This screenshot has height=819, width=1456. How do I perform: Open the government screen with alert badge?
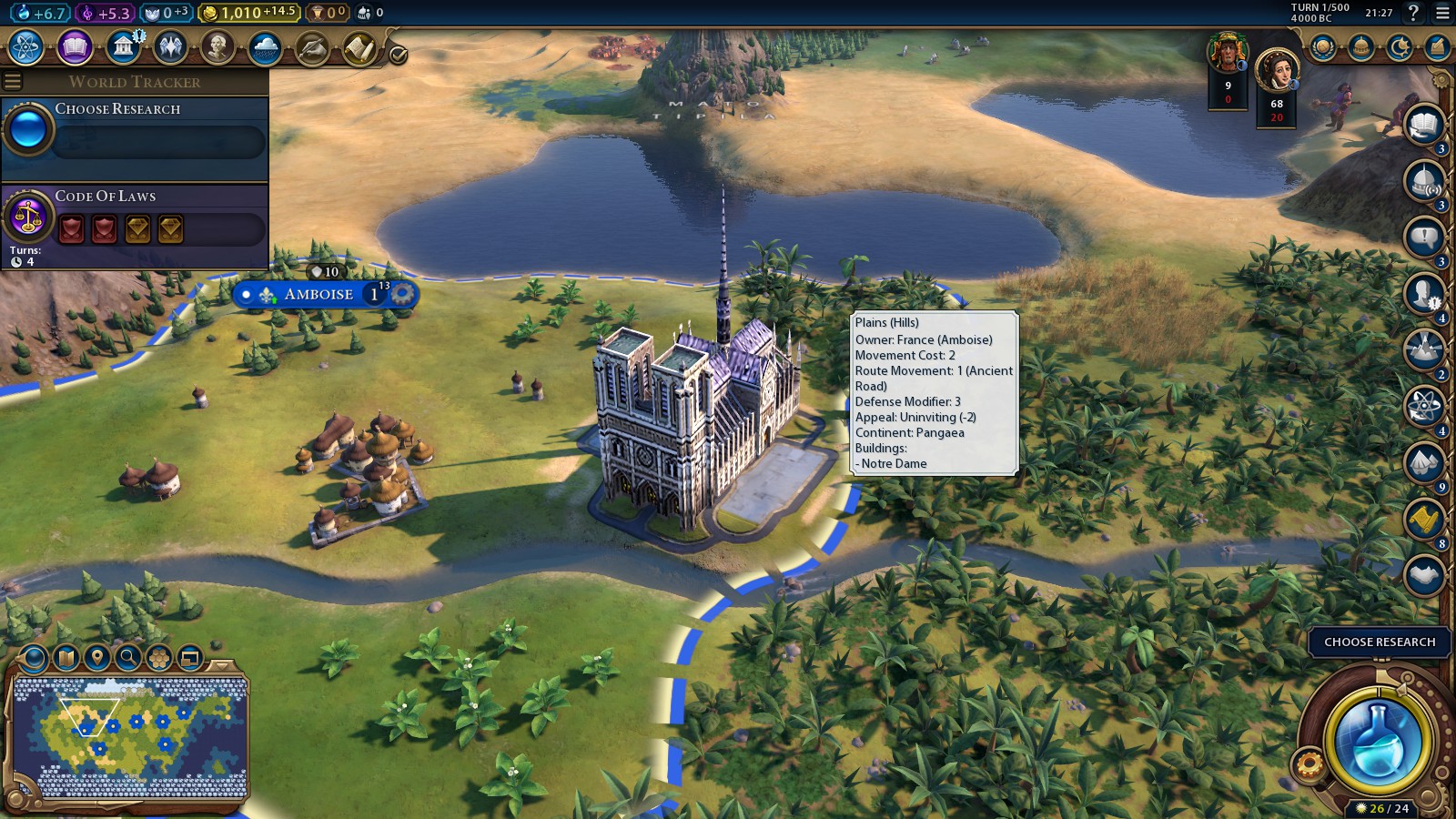(123, 47)
